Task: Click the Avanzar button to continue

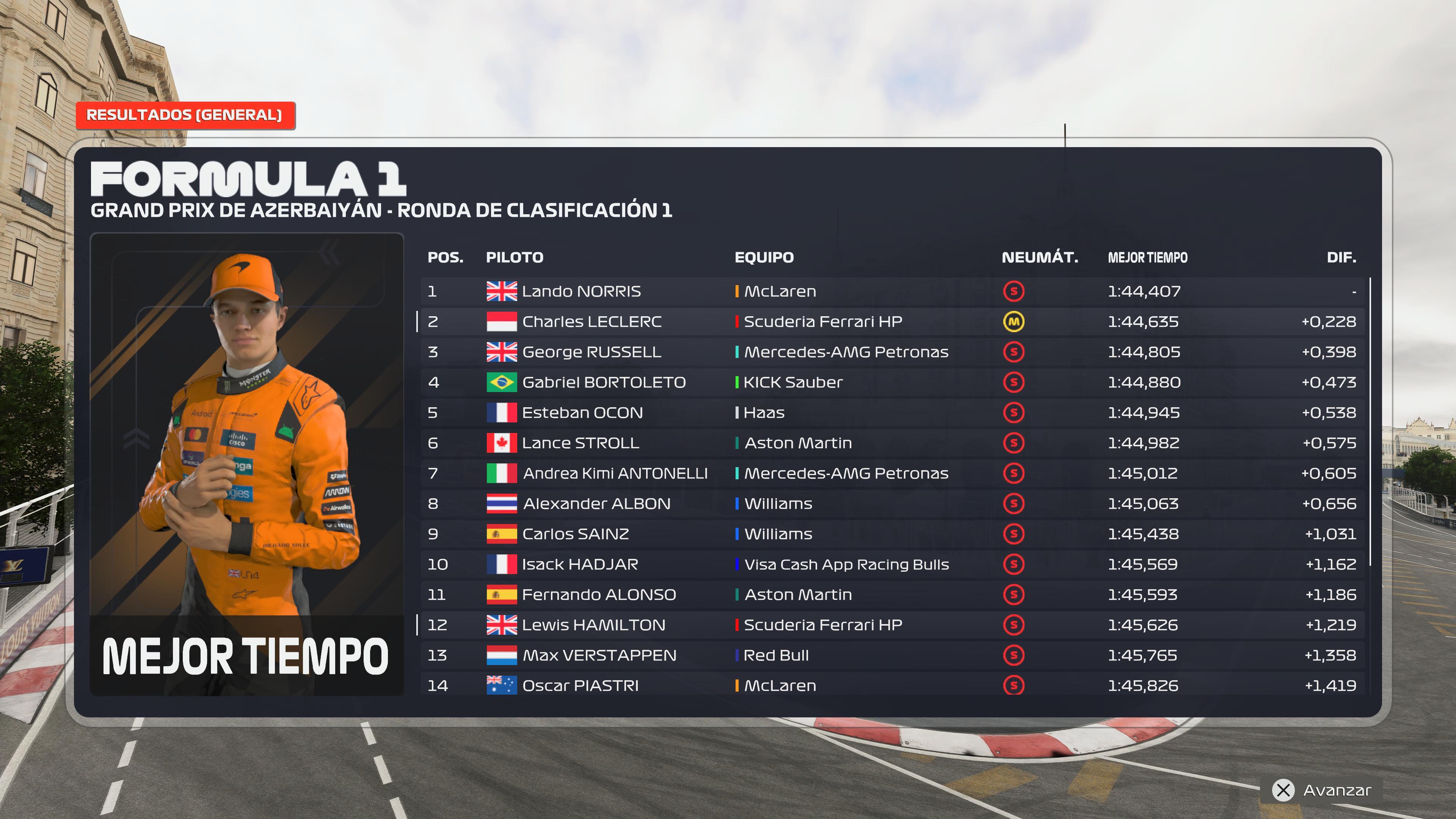Action: pos(1321,790)
